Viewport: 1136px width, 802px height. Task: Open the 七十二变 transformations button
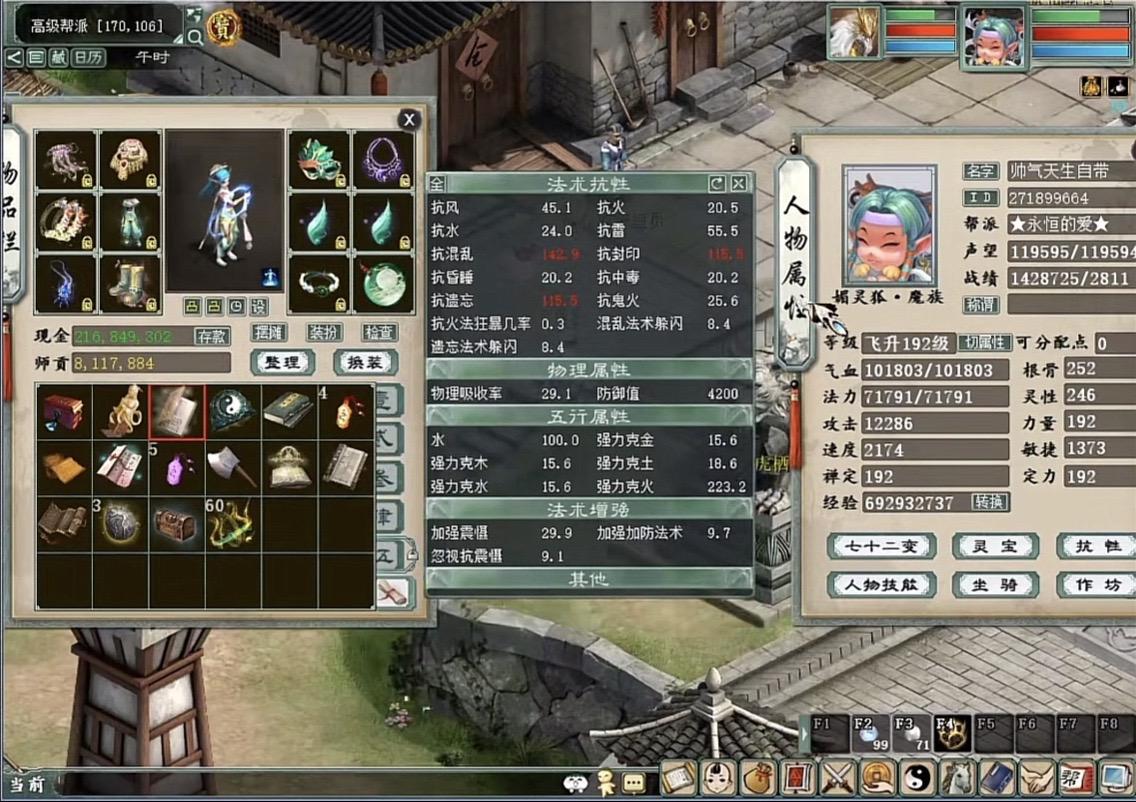[881, 546]
